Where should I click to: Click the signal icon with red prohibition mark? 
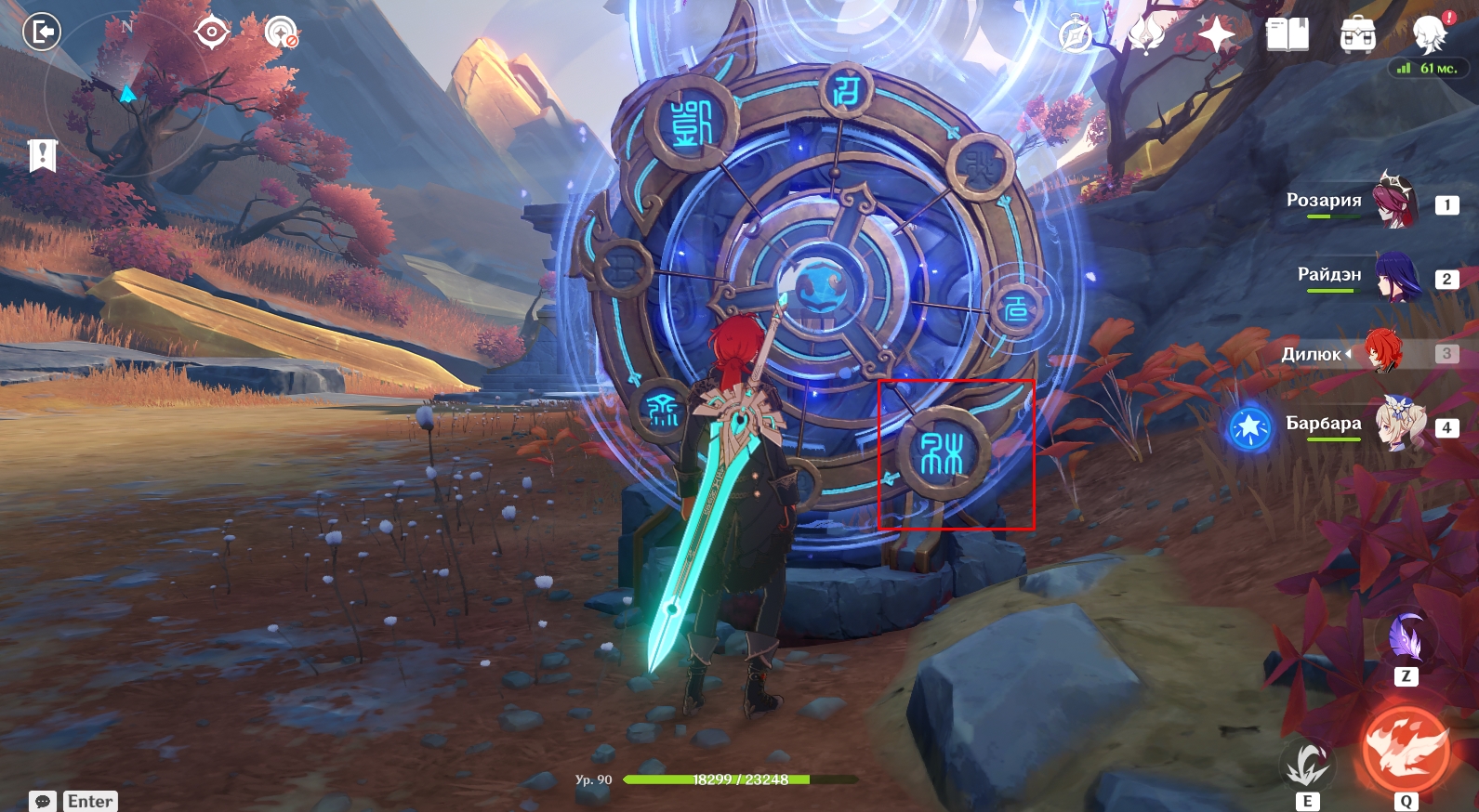click(x=281, y=33)
